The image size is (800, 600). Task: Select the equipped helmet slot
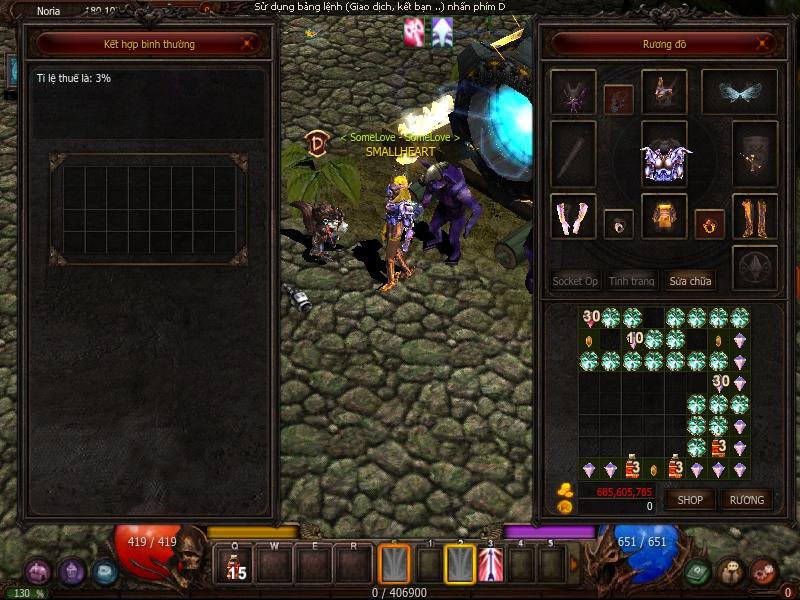point(664,93)
